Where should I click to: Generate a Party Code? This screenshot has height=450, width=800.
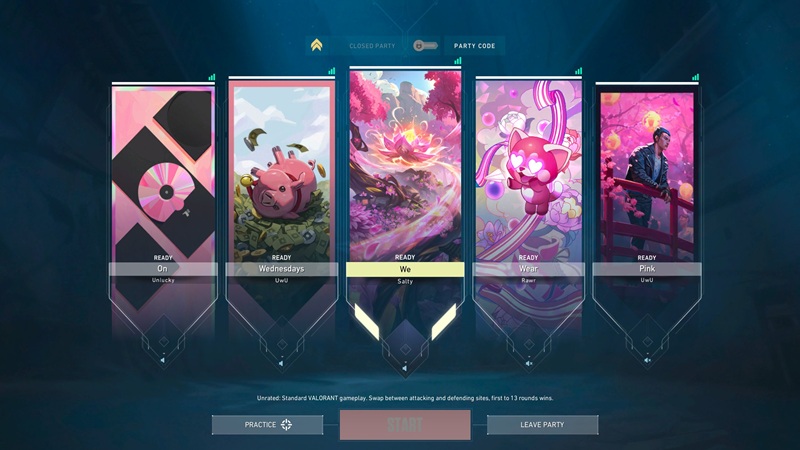click(476, 46)
